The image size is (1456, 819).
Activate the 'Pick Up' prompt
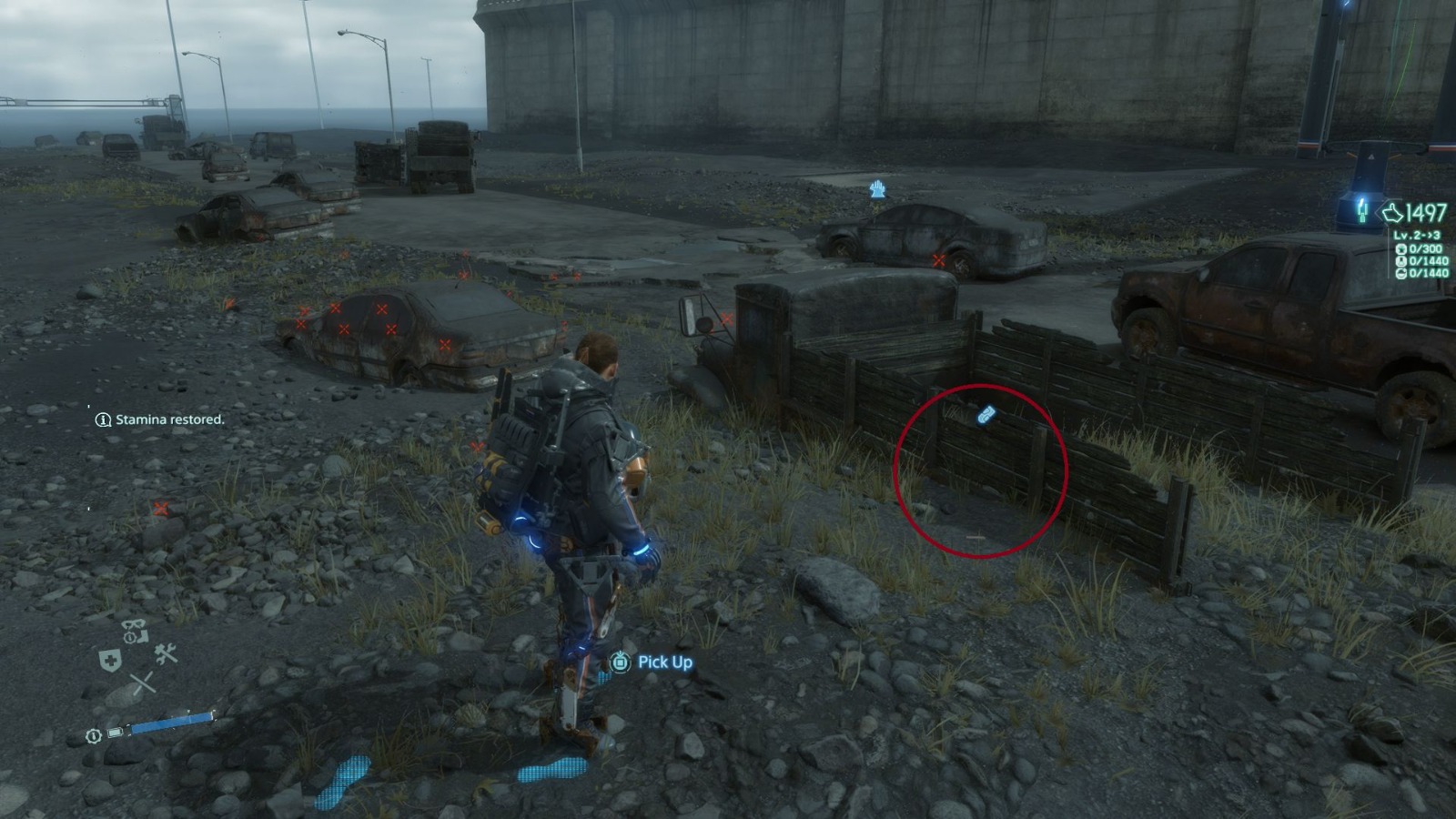point(665,663)
